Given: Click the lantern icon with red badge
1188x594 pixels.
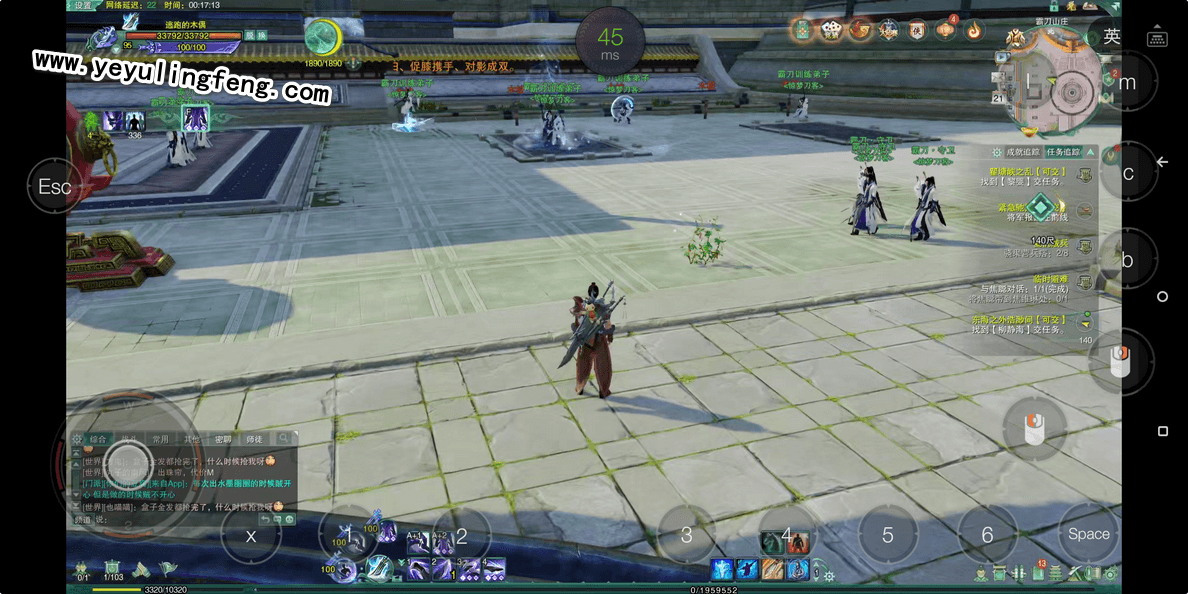Looking at the screenshot, I should pos(945,30).
